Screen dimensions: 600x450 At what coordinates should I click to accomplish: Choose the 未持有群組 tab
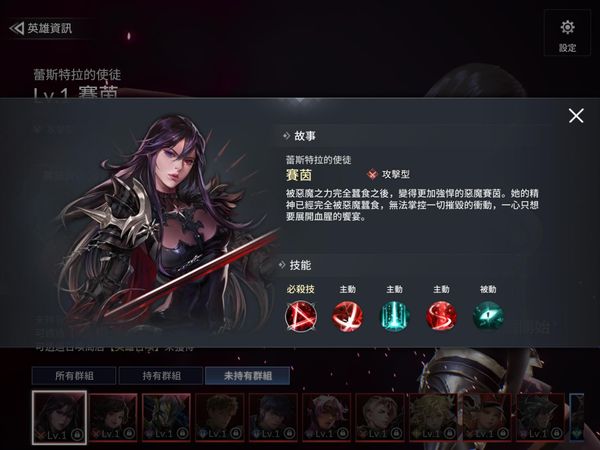pos(246,376)
